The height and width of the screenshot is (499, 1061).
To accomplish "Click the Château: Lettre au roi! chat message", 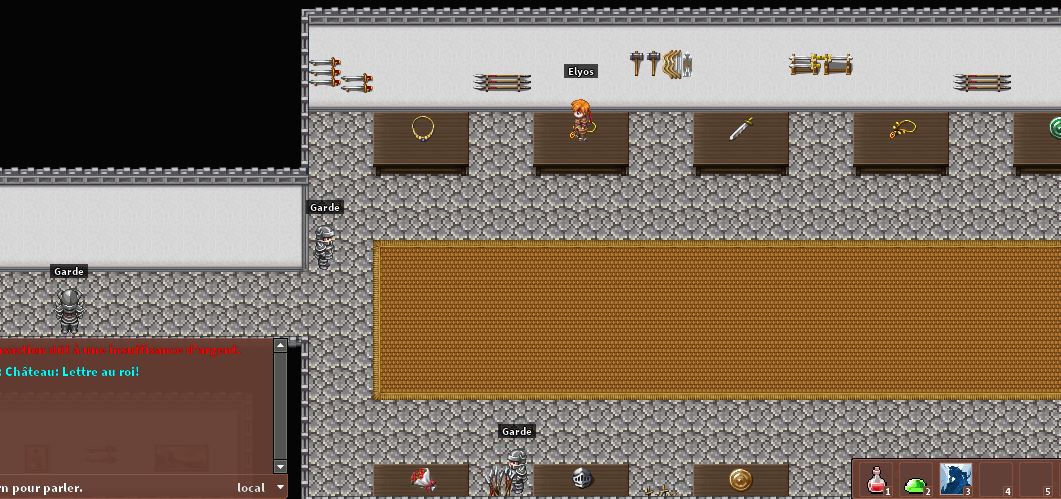I will pos(72,372).
